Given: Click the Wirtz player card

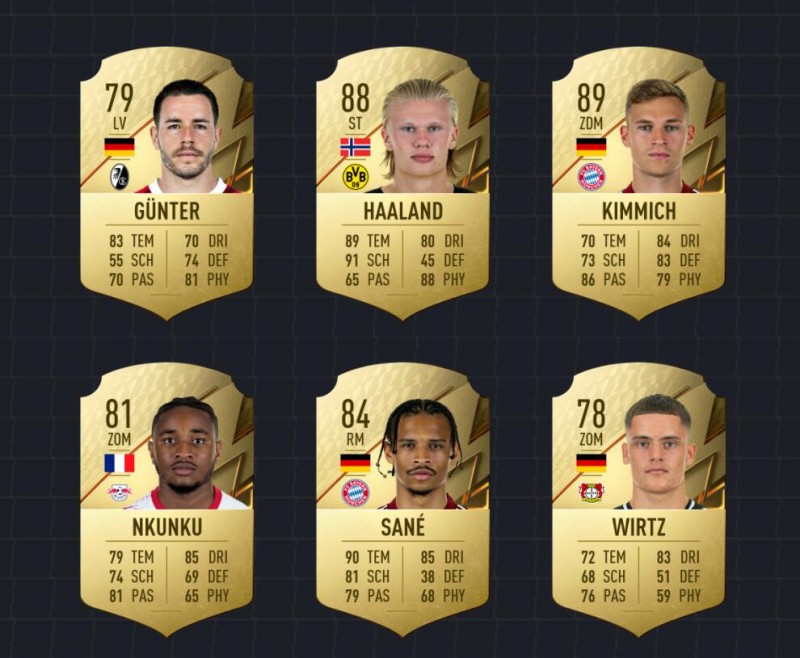Looking at the screenshot, I should [x=638, y=500].
